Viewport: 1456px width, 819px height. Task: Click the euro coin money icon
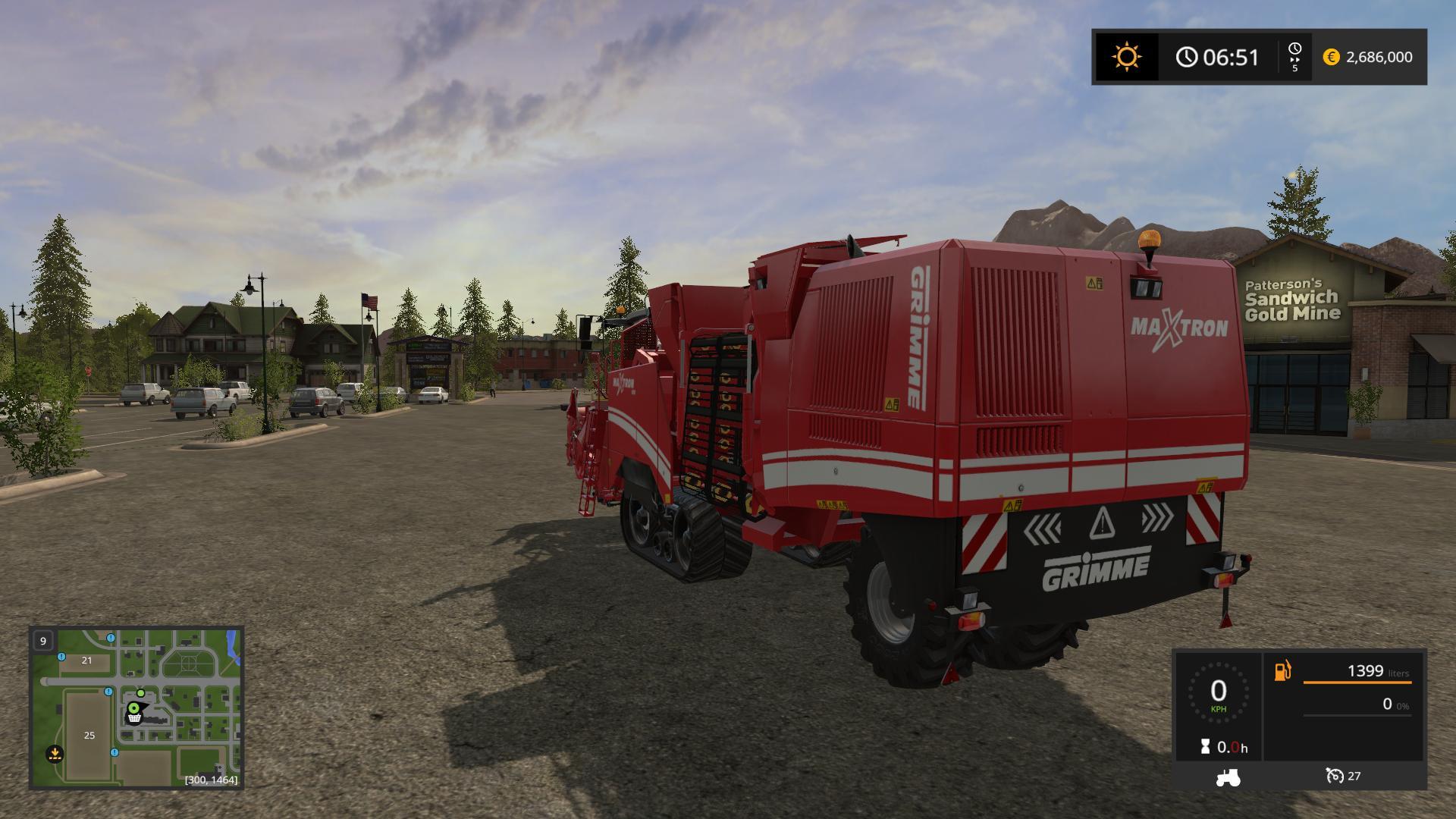(1331, 58)
